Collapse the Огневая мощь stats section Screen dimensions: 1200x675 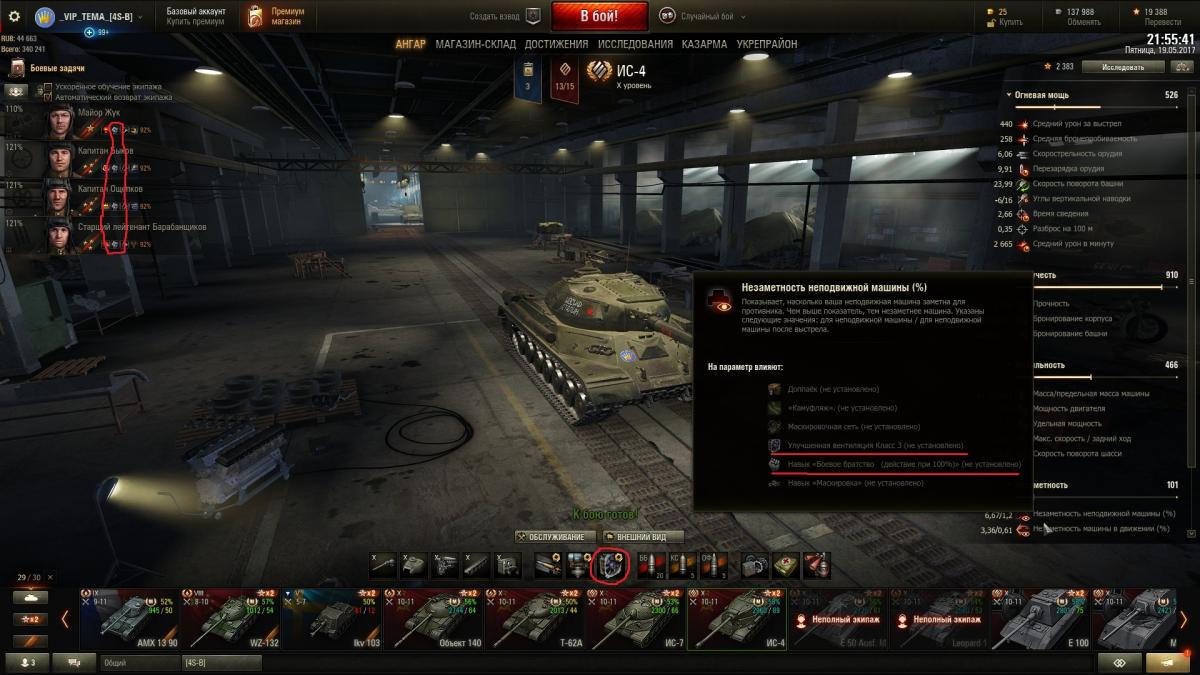click(x=1009, y=95)
